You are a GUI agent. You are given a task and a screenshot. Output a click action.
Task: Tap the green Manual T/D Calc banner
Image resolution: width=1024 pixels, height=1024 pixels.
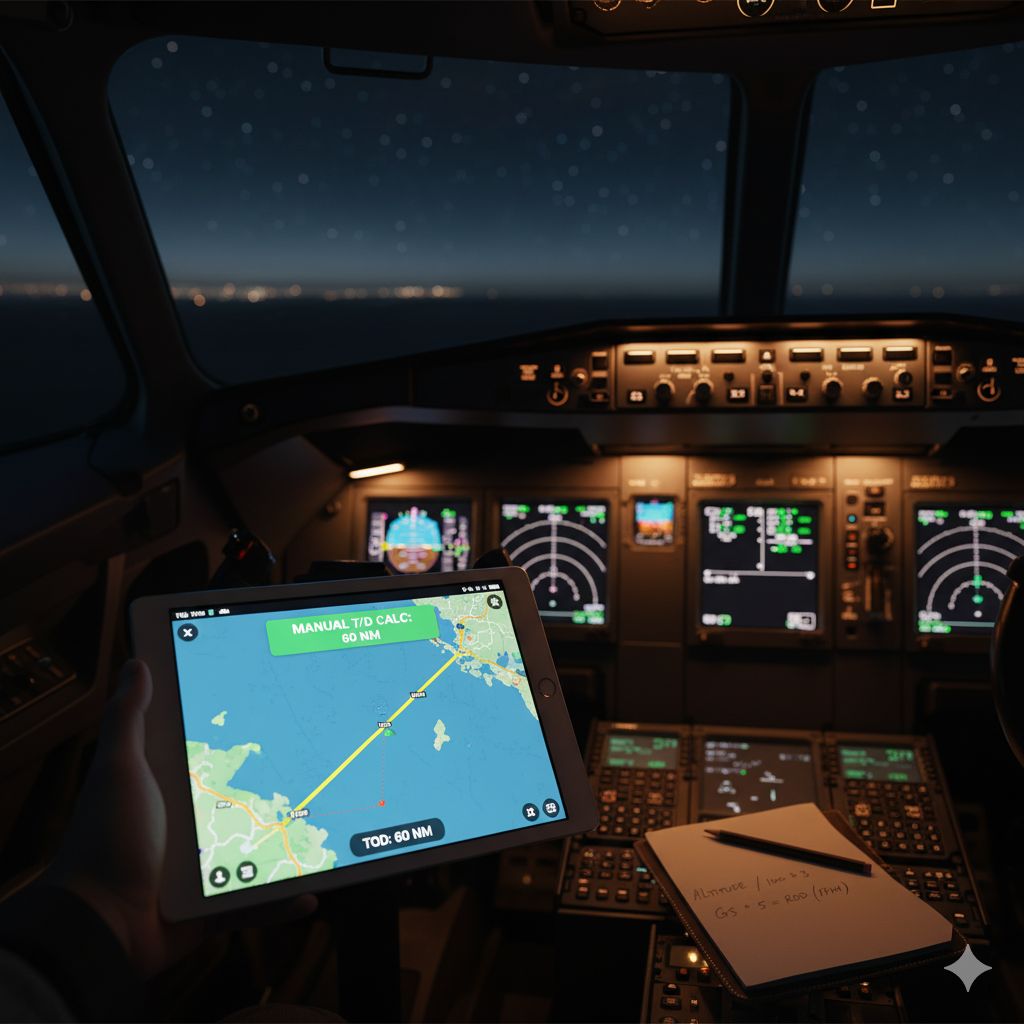pyautogui.click(x=351, y=631)
